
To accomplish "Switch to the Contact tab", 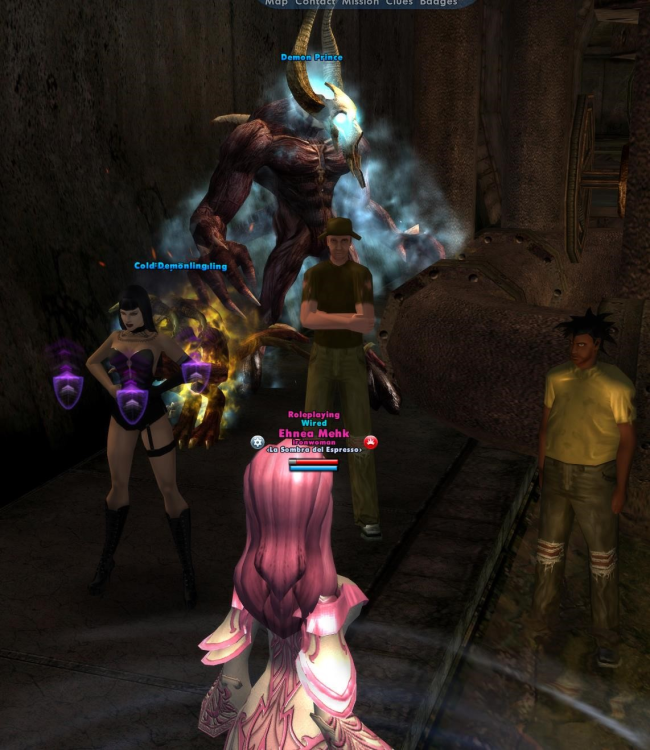I will [315, 3].
